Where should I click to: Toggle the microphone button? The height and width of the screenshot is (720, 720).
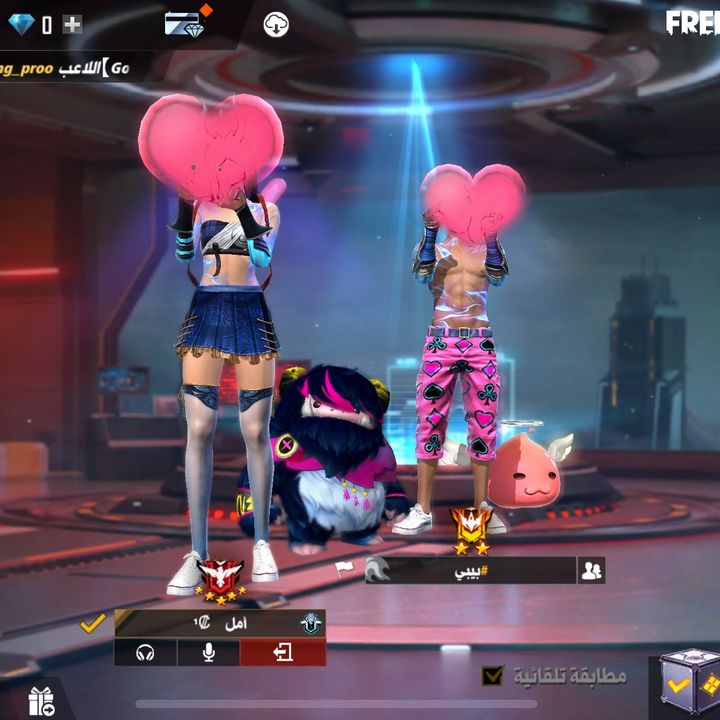point(208,653)
